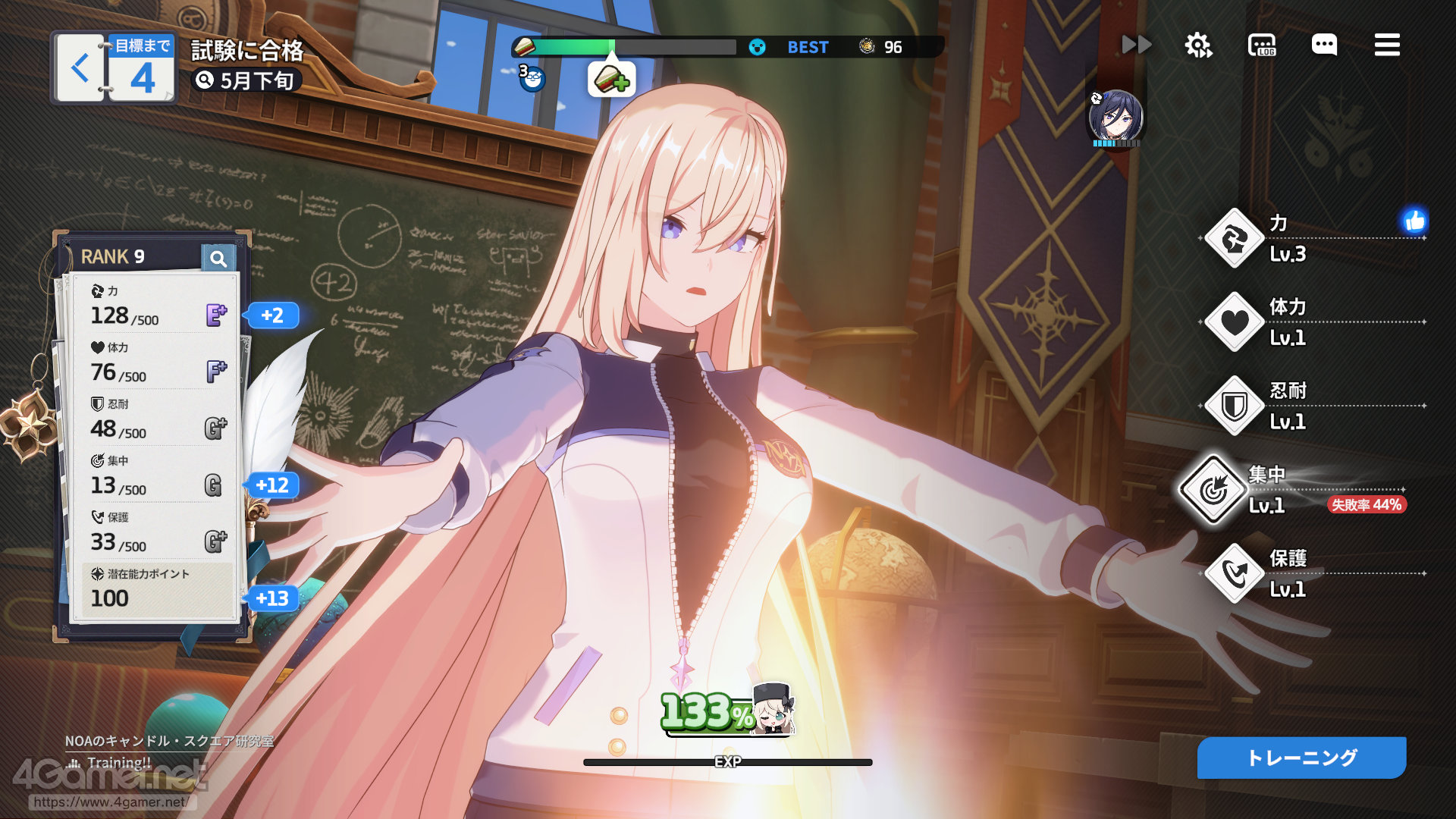Select the 保護 training option
The width and height of the screenshot is (1456, 819).
click(1235, 574)
